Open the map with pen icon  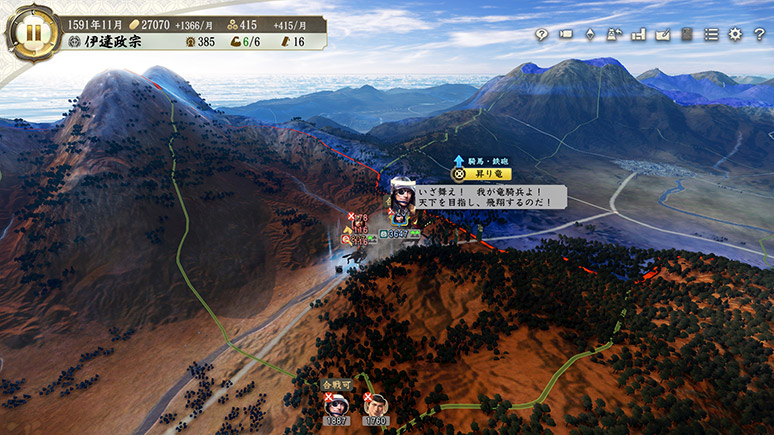click(662, 35)
